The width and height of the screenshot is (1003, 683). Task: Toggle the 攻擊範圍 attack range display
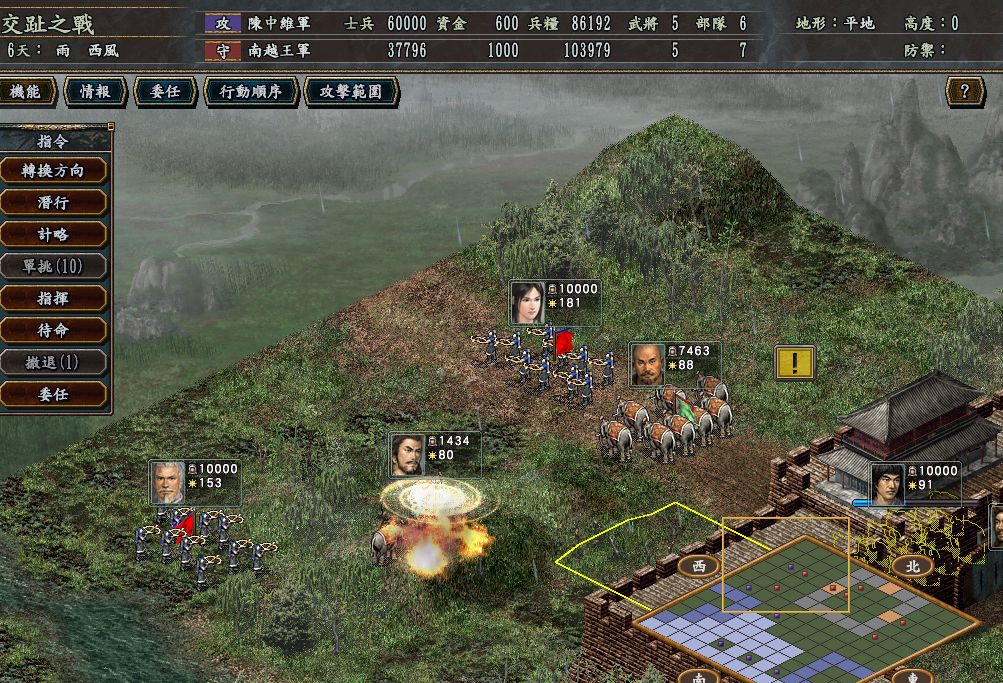(351, 92)
